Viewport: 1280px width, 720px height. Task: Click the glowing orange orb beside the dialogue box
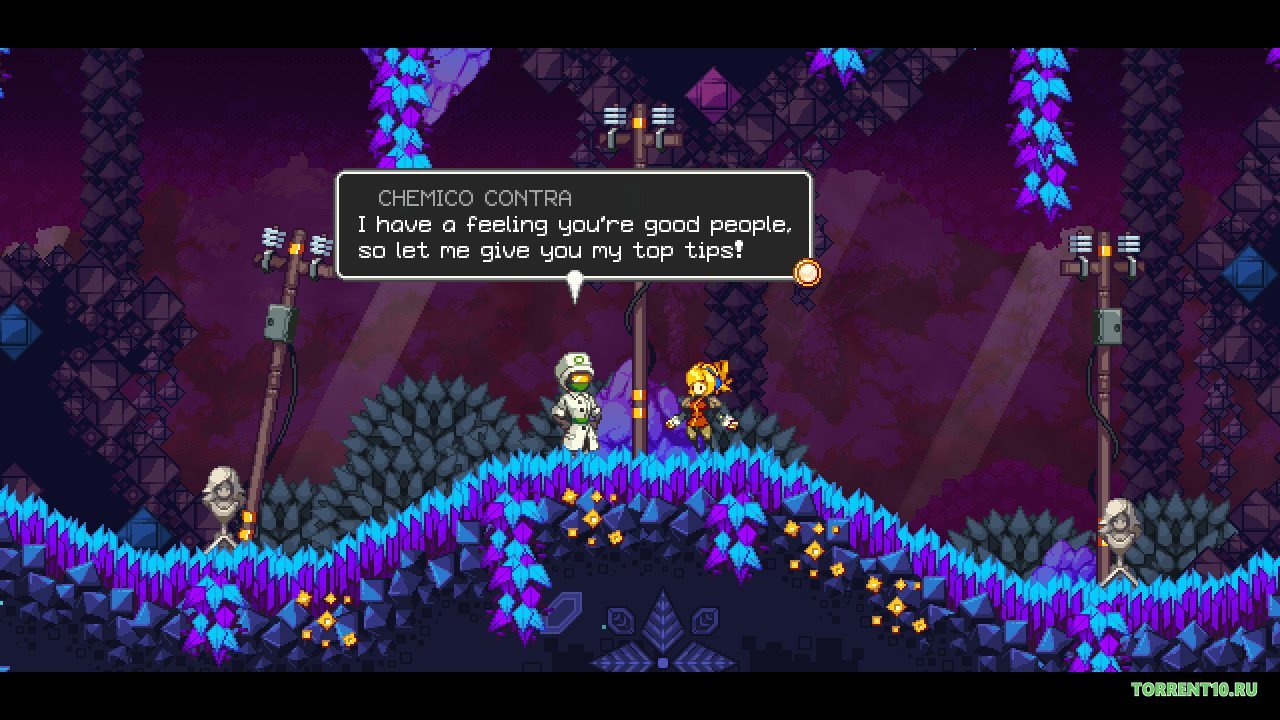[x=805, y=271]
